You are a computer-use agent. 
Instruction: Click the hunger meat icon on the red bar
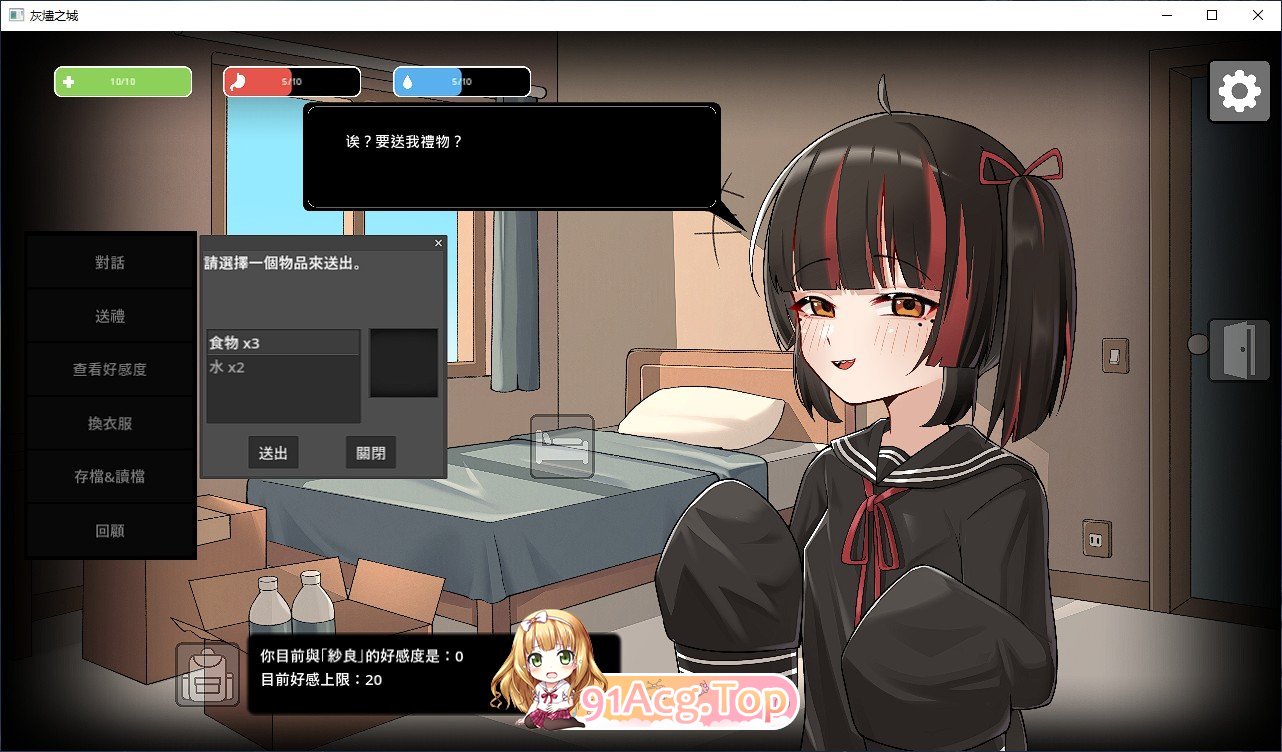click(x=238, y=80)
